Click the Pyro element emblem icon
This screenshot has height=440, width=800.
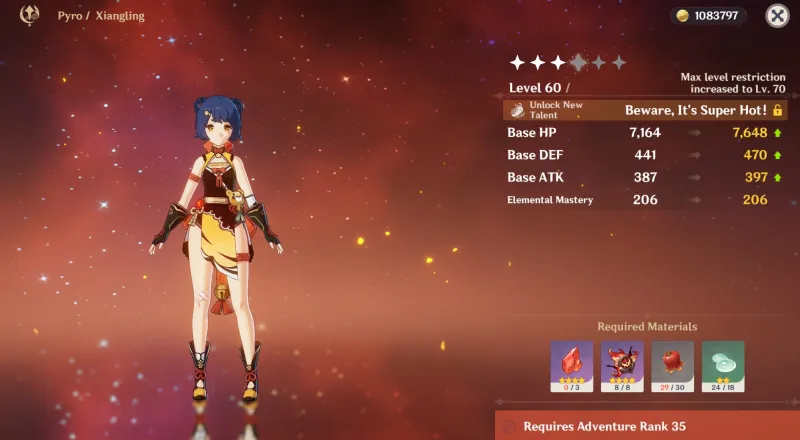tap(30, 15)
